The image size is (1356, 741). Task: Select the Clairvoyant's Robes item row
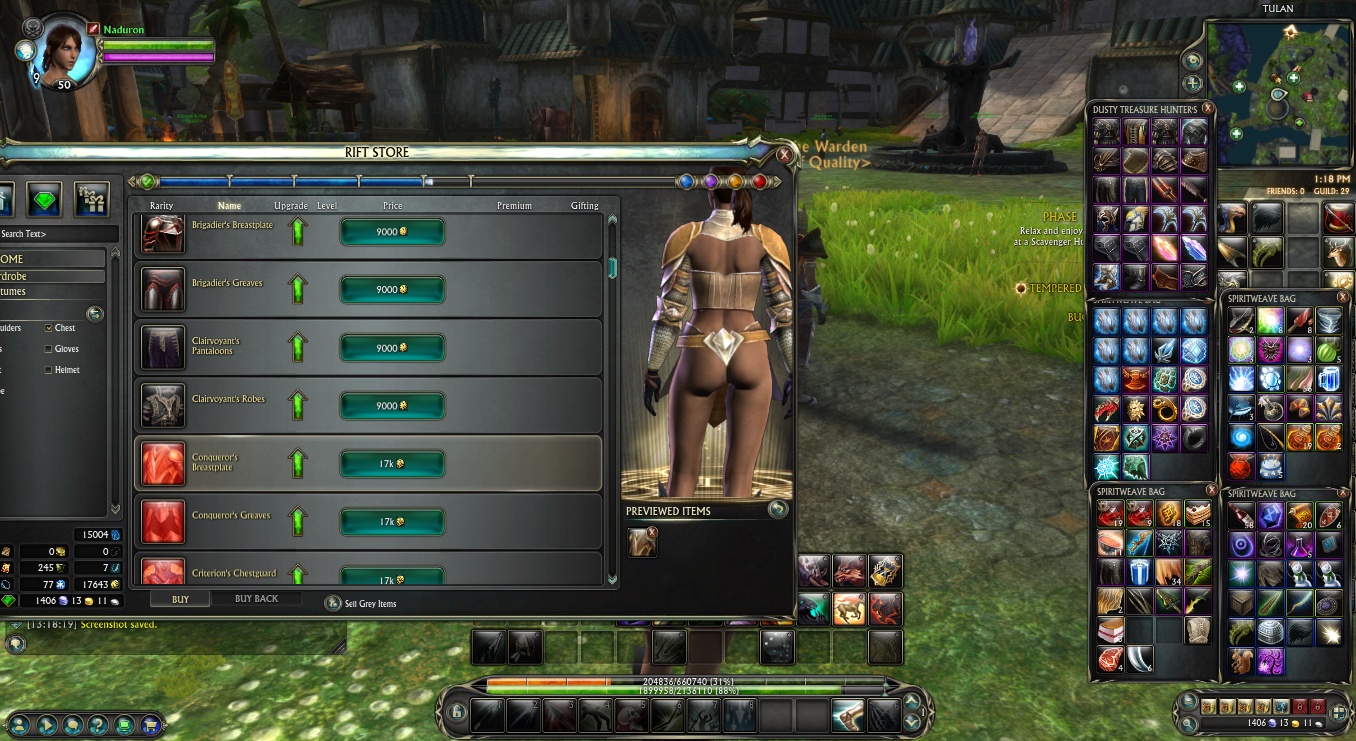click(368, 405)
